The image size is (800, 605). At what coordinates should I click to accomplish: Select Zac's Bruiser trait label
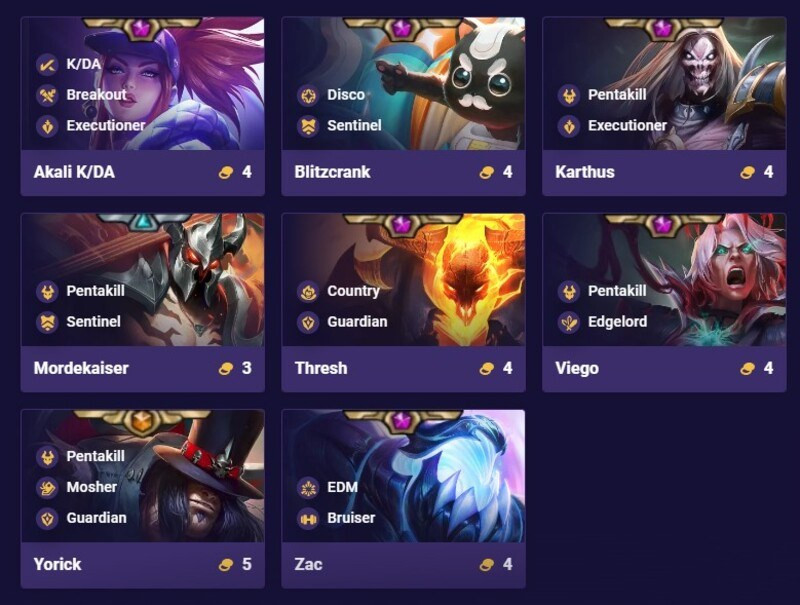click(x=350, y=518)
